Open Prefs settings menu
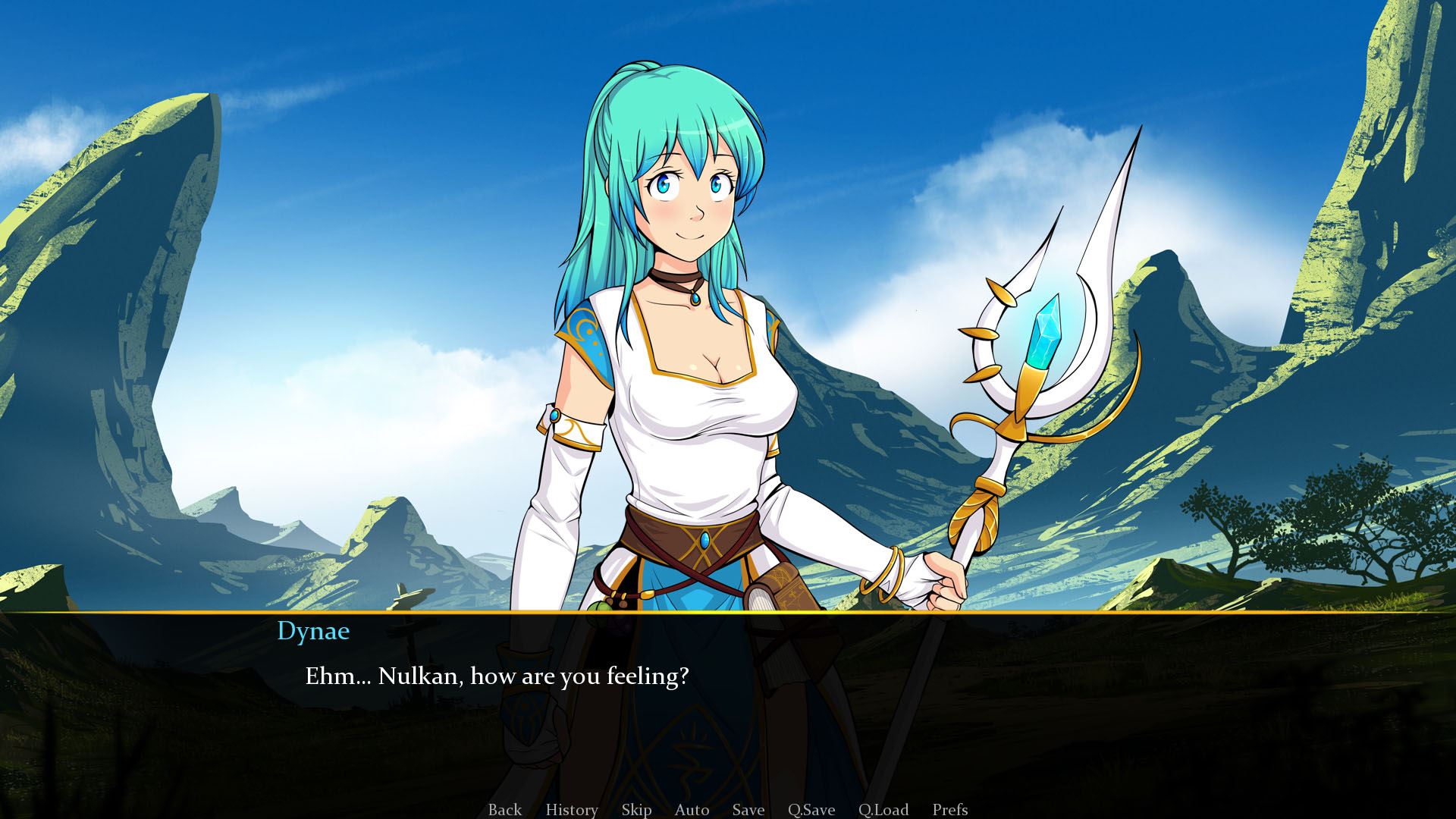 click(949, 809)
